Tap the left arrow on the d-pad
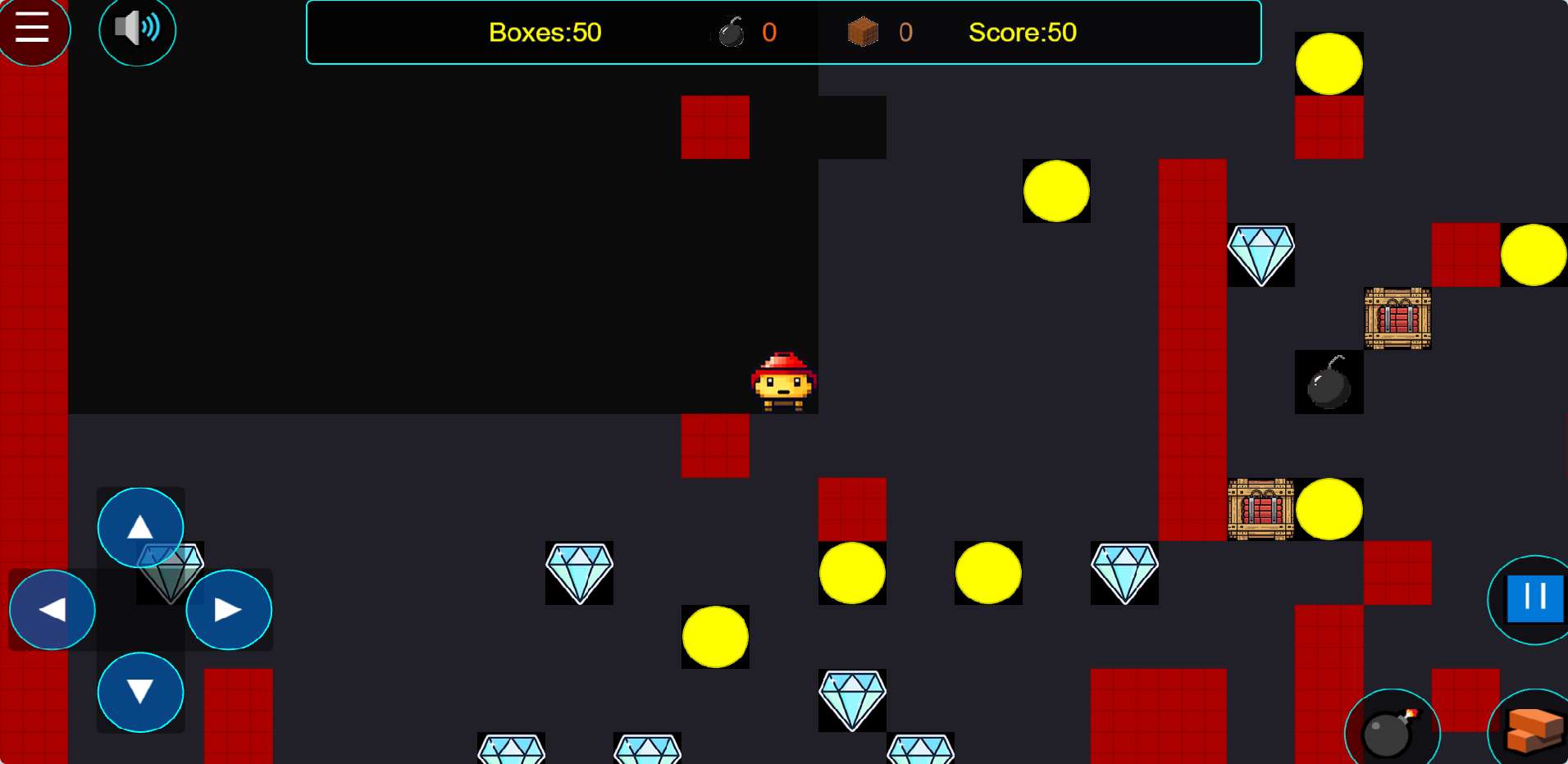 52,610
